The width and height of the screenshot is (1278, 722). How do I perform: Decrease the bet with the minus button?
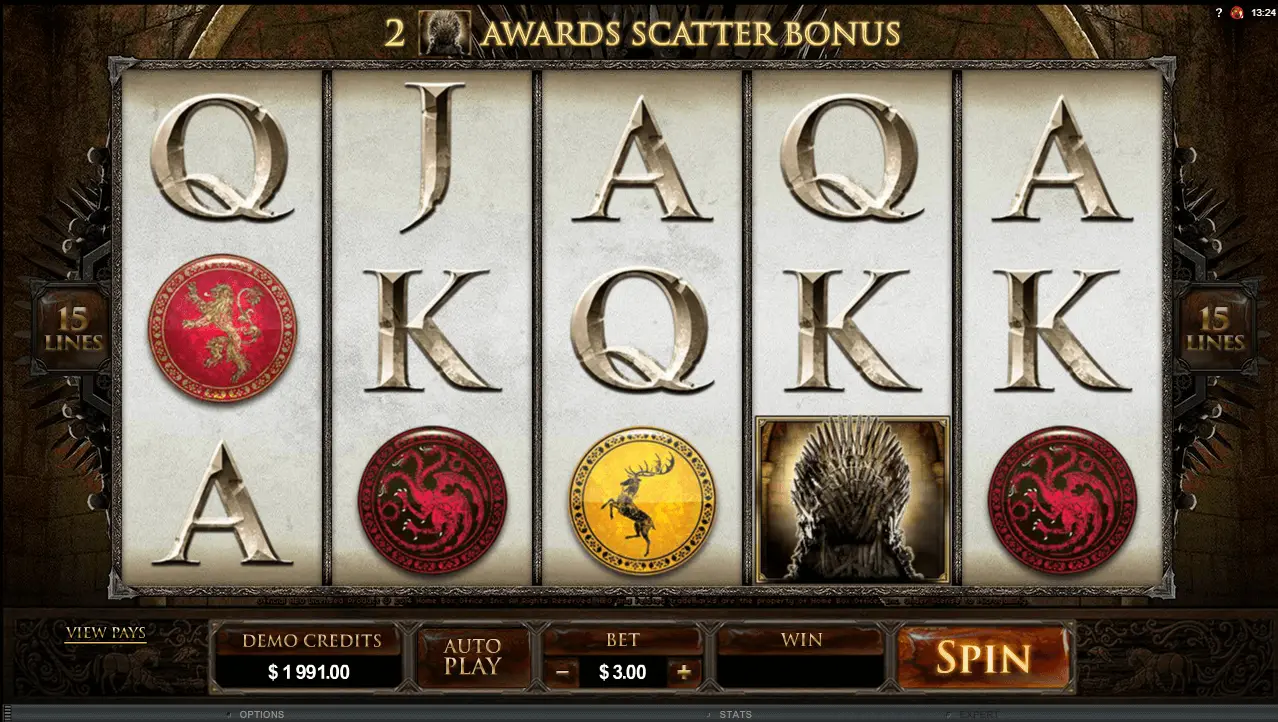563,672
